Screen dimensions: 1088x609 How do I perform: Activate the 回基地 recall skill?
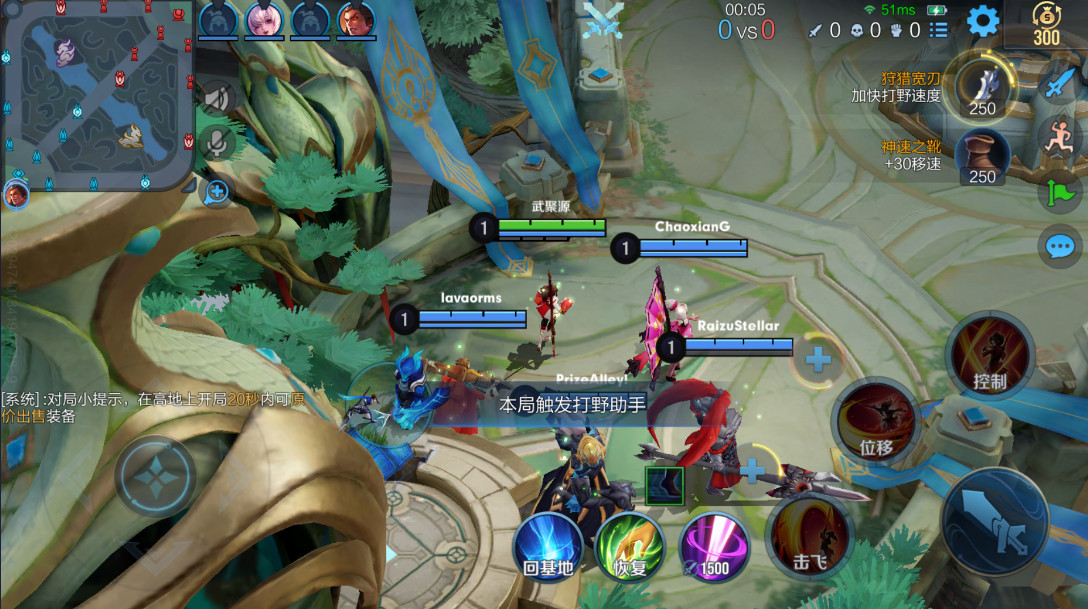tap(548, 547)
